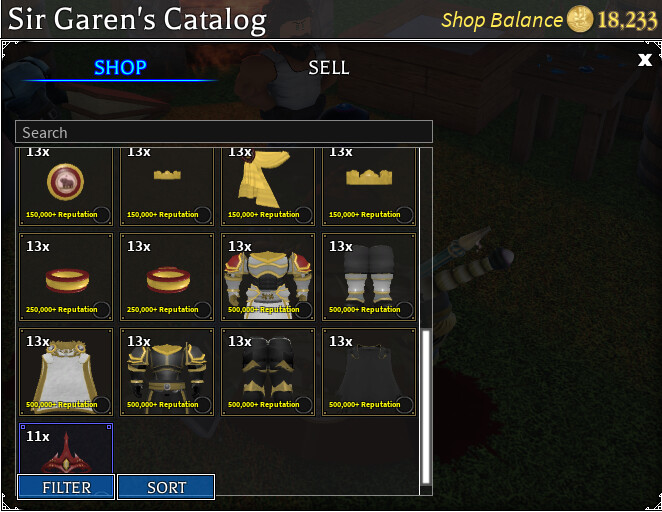Open the SORT options

pyautogui.click(x=166, y=487)
